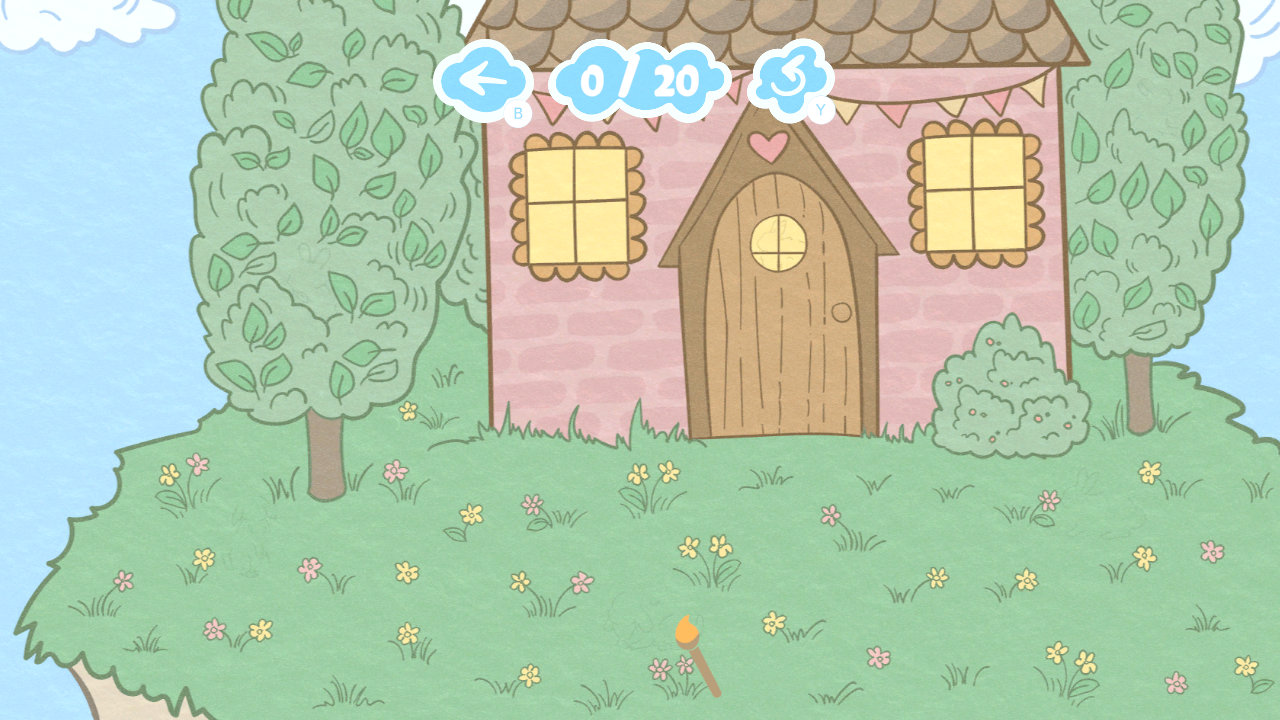Viewport: 1280px width, 720px height.
Task: Click the Y button hint label
Action: (x=820, y=111)
